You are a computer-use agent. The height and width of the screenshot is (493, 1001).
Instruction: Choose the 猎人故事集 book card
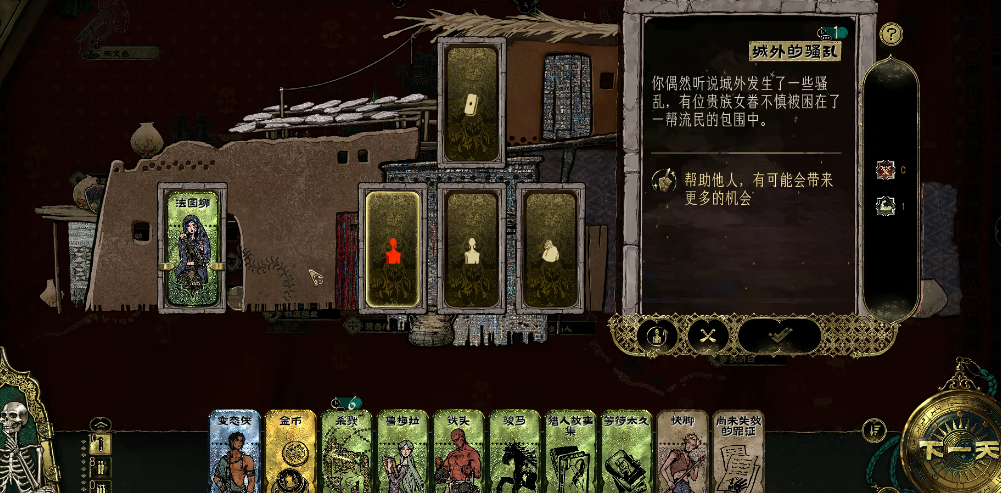click(x=571, y=455)
